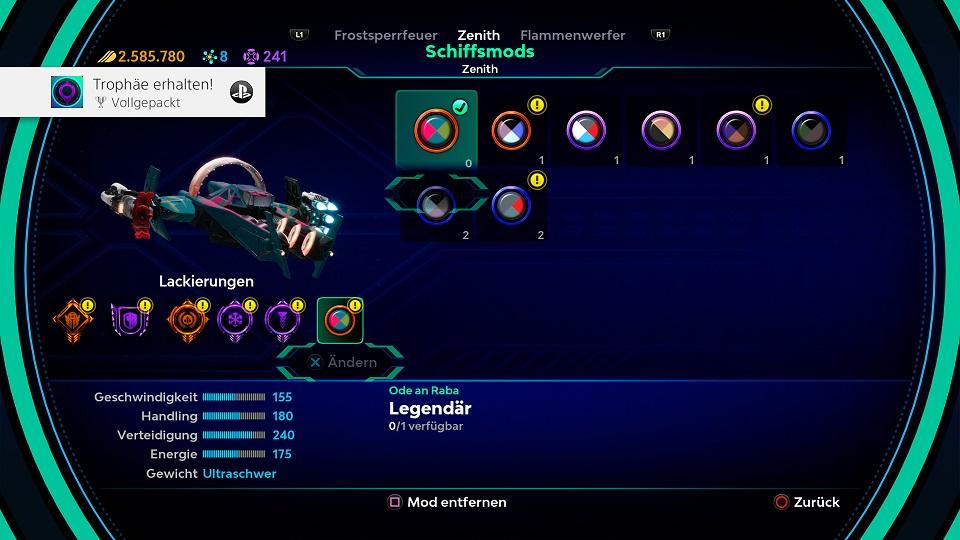The image size is (960, 540).
Task: Open the purple snowflake mod slot
Action: coord(235,320)
